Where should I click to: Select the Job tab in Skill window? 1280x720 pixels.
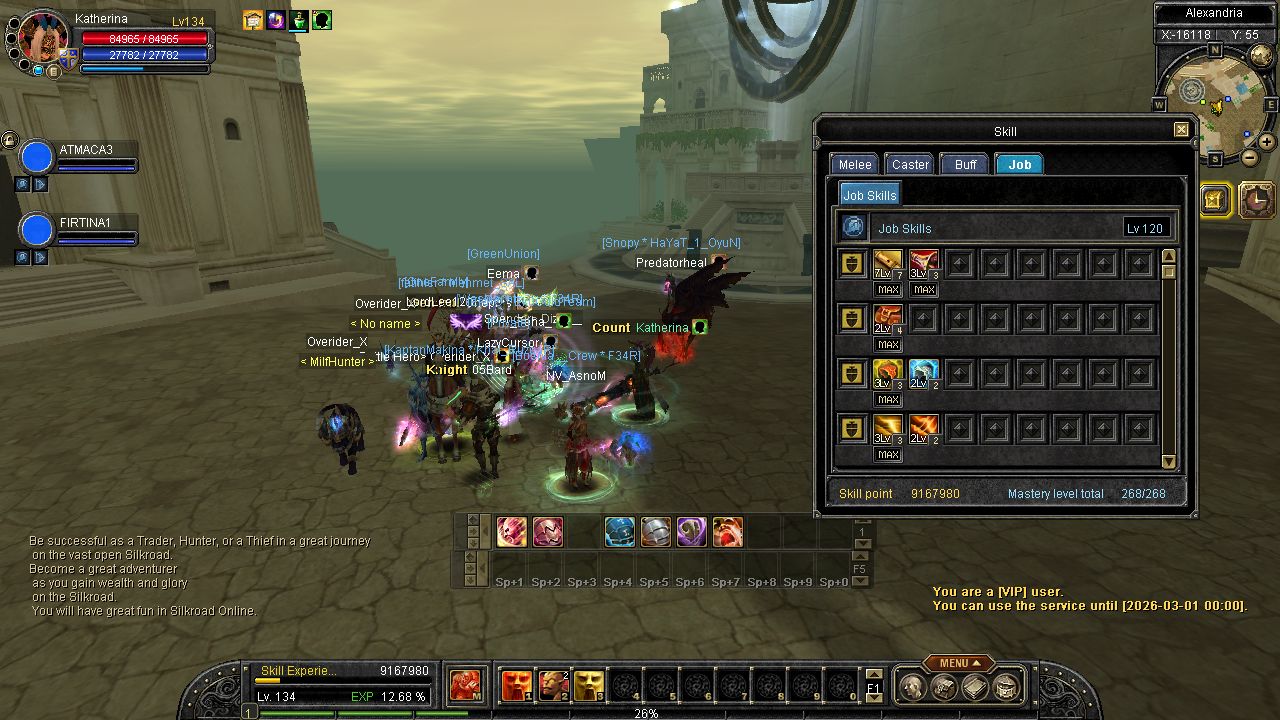(x=1019, y=165)
